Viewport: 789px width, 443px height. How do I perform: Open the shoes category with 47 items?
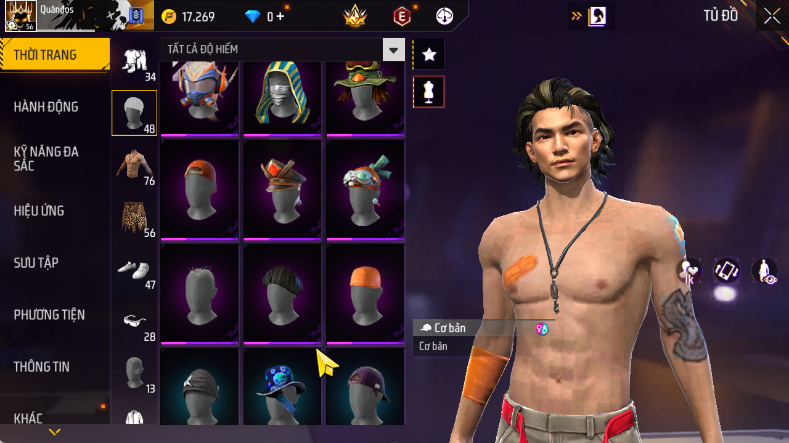(133, 269)
